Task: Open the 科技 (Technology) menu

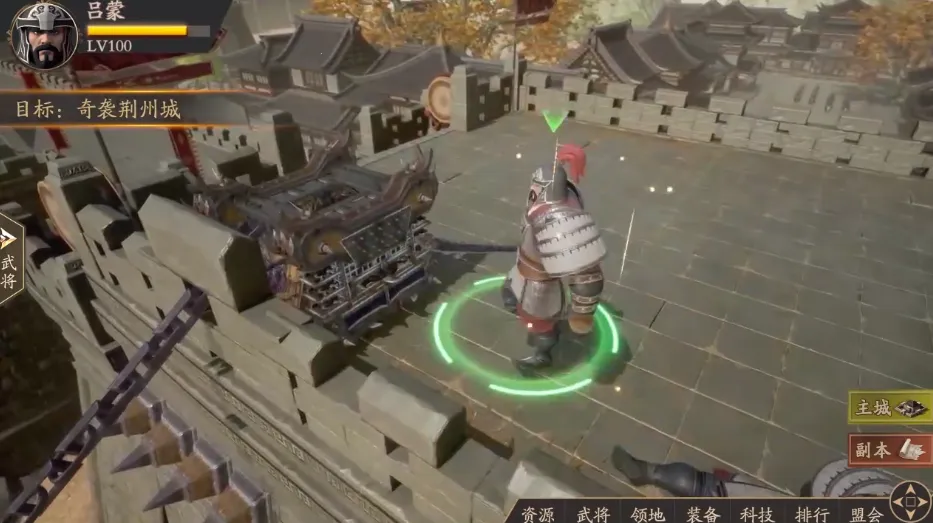Action: pos(758,514)
